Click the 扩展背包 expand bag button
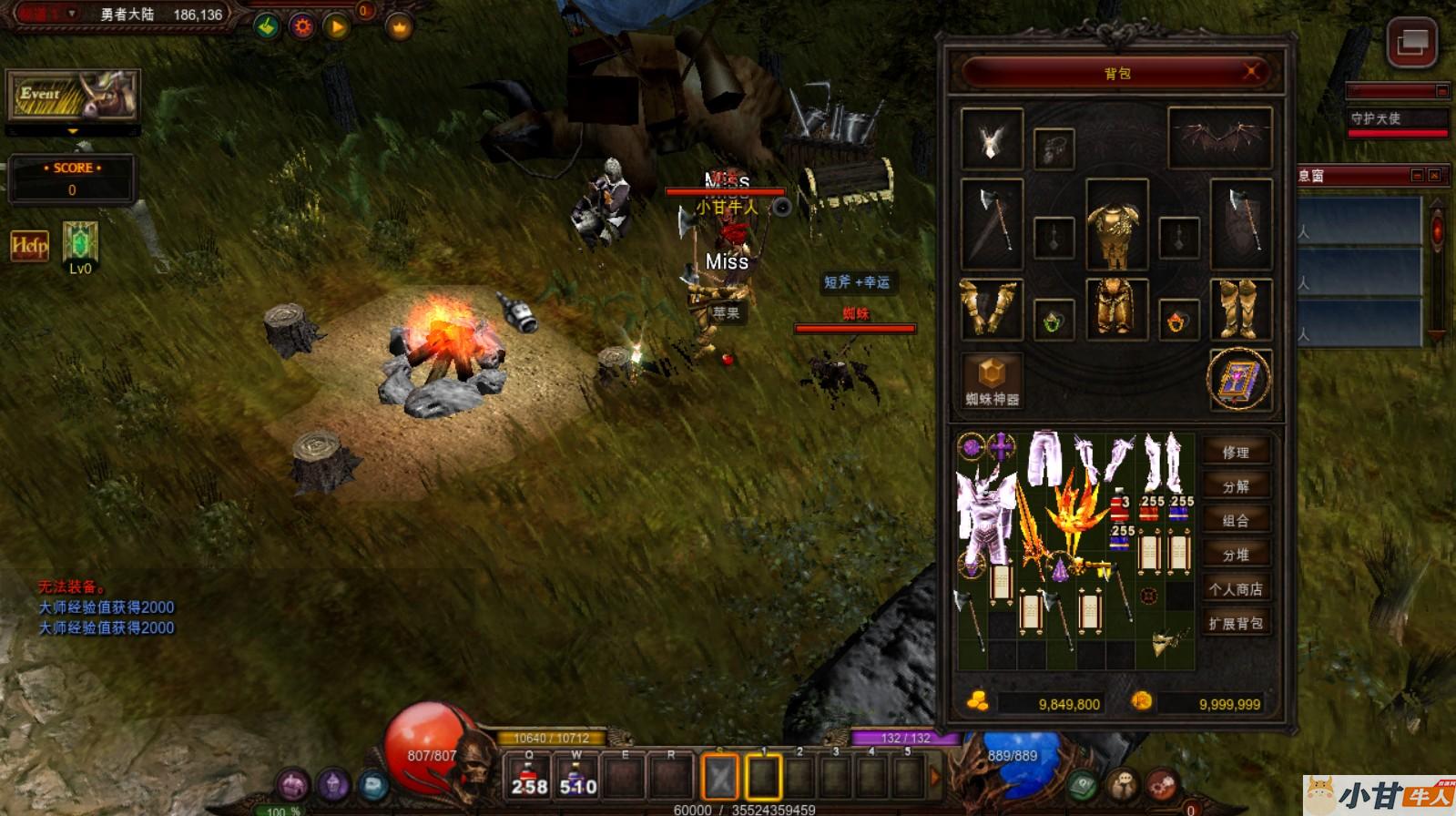Image resolution: width=1456 pixels, height=816 pixels. [x=1236, y=624]
